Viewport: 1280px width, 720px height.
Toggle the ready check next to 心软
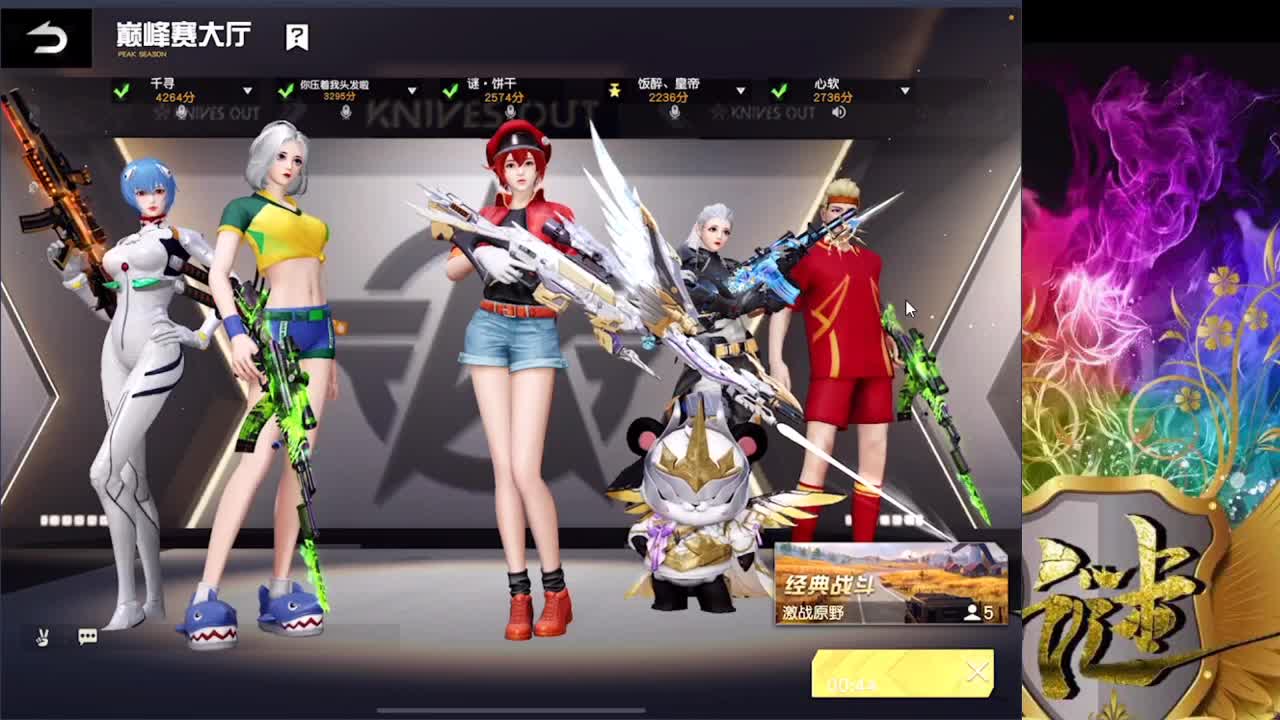[x=779, y=93]
